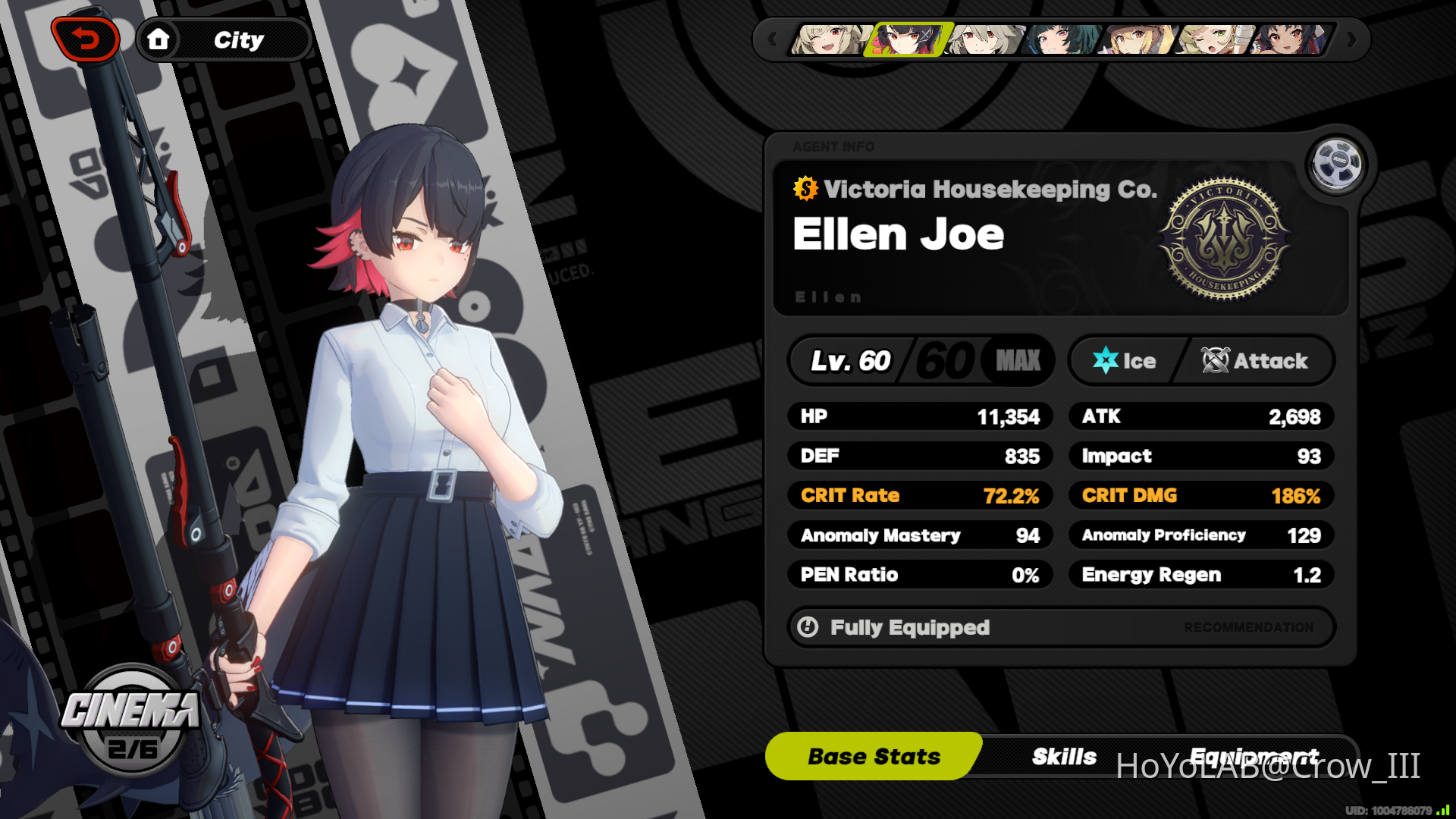Toggle the Ice attribute display
The height and width of the screenshot is (819, 1456).
point(1130,360)
